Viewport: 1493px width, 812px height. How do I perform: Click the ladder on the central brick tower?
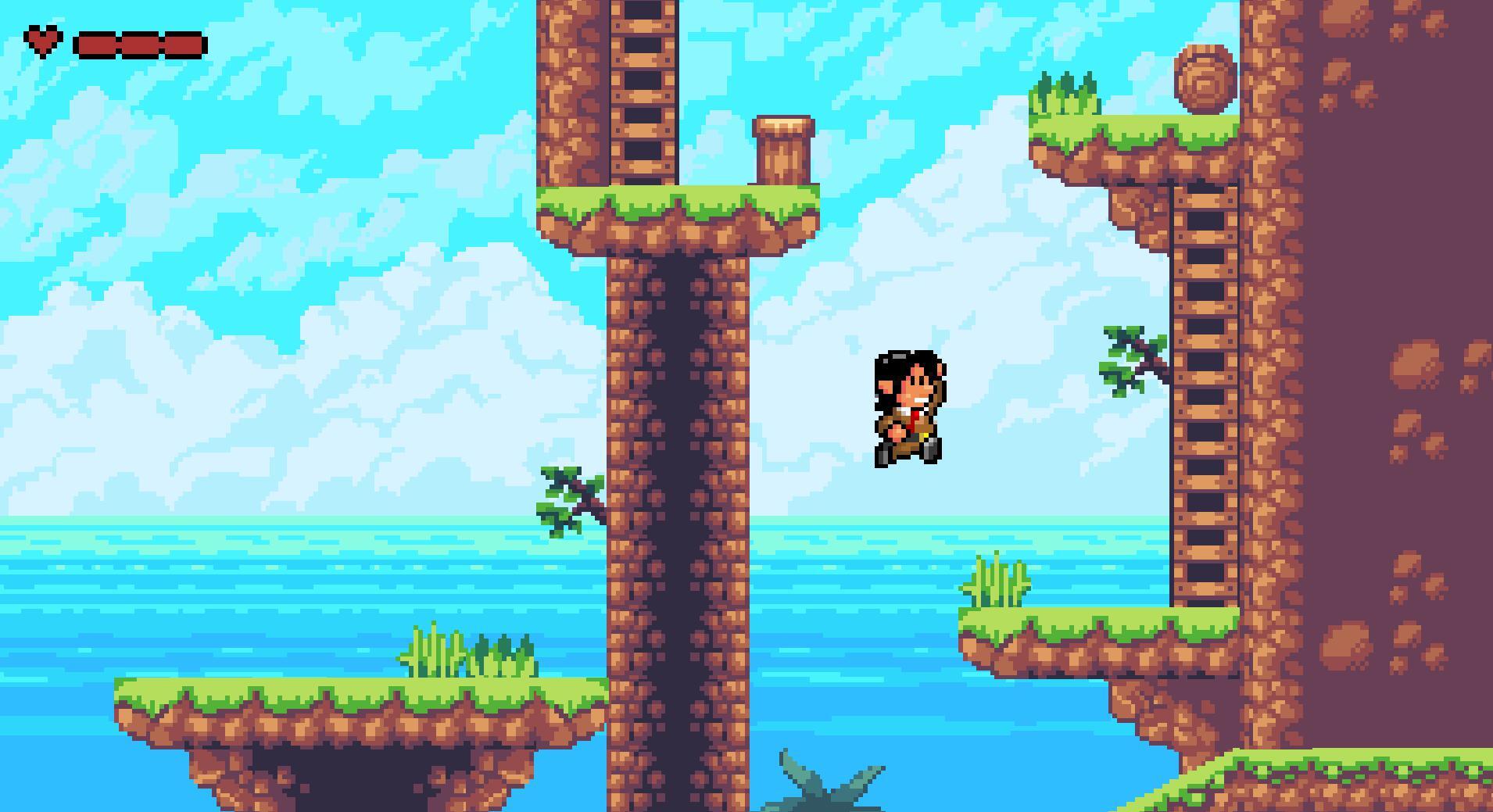tap(641, 94)
